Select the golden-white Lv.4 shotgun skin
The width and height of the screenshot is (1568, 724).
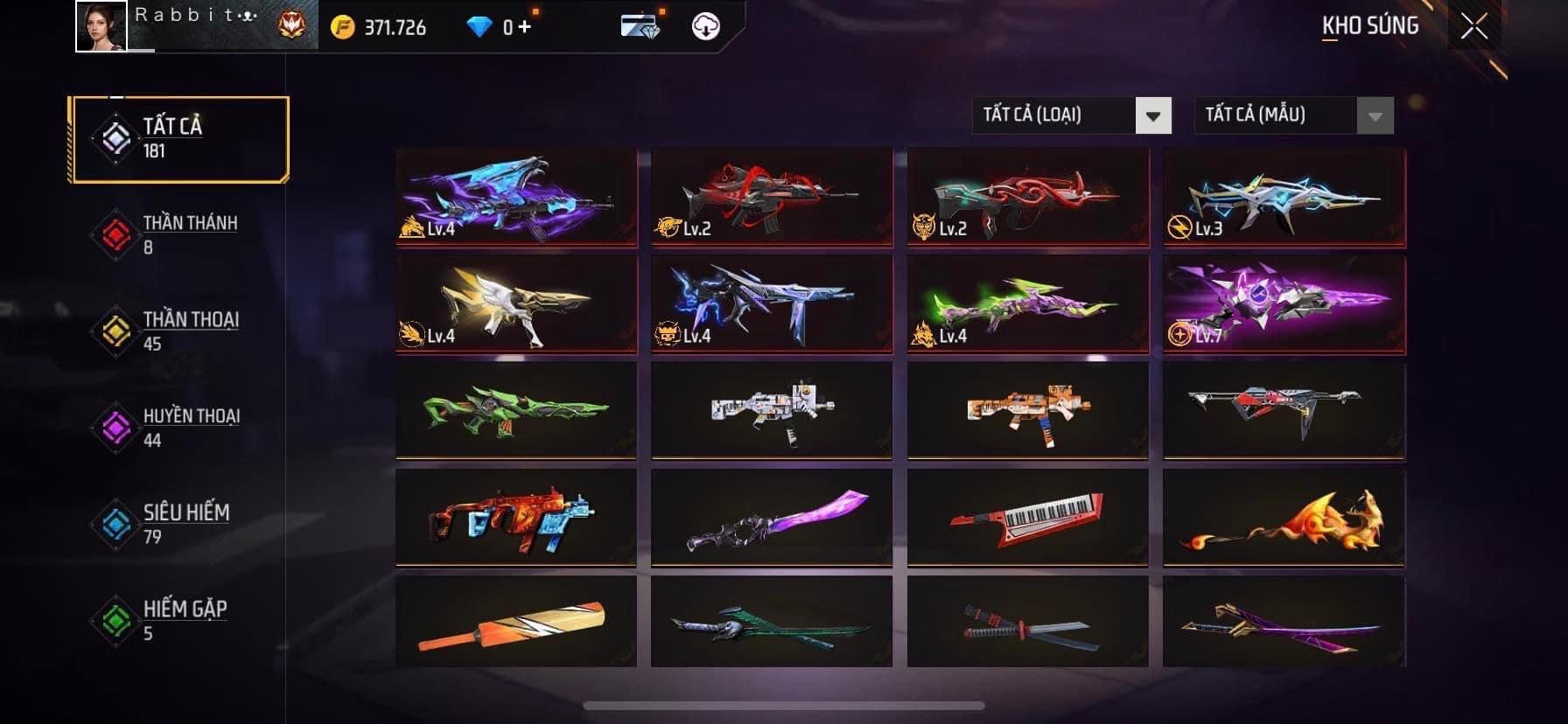point(516,303)
